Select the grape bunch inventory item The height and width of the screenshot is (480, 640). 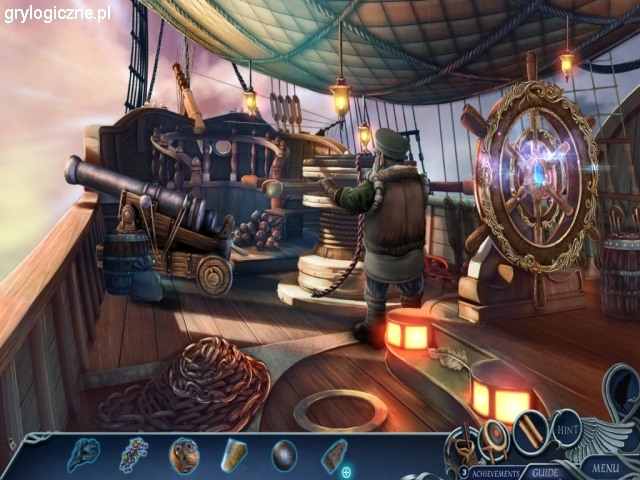coord(133,455)
